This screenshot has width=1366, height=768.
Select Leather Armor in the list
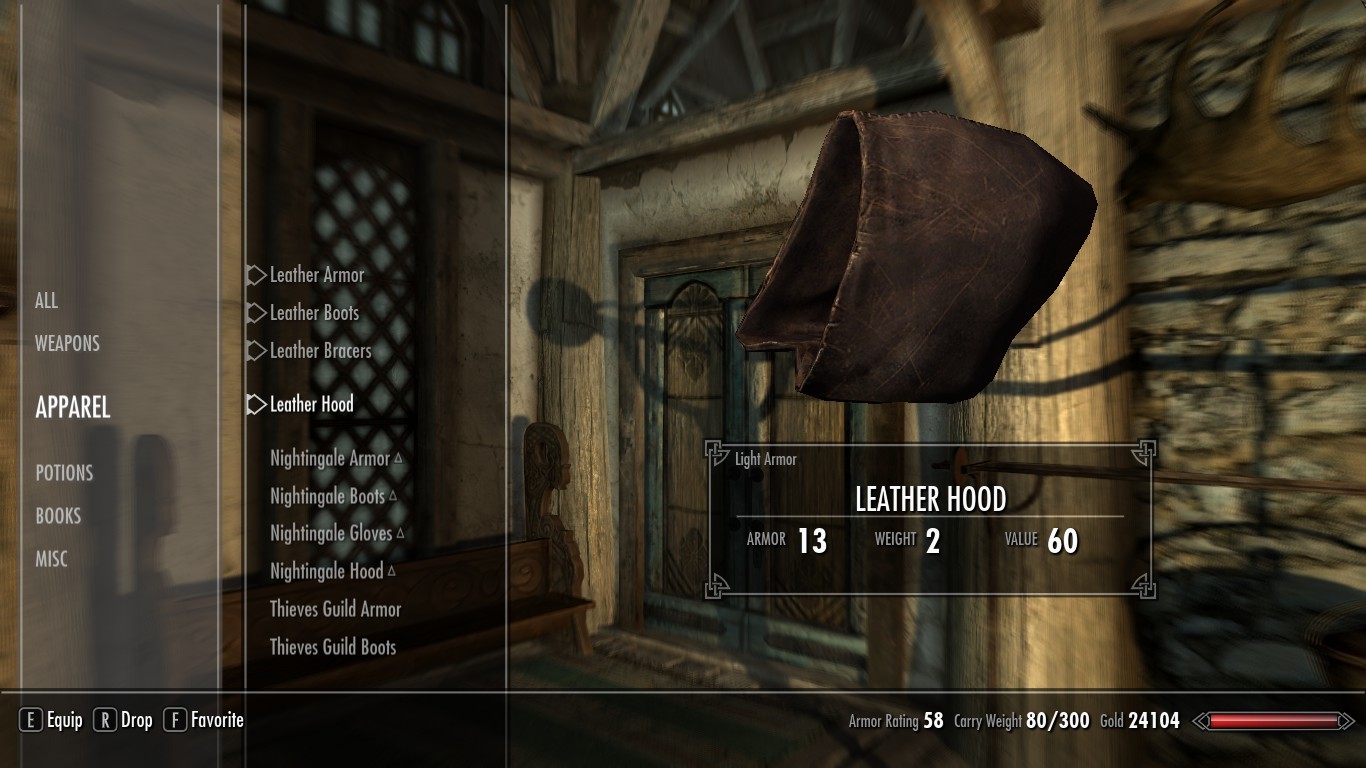(317, 275)
